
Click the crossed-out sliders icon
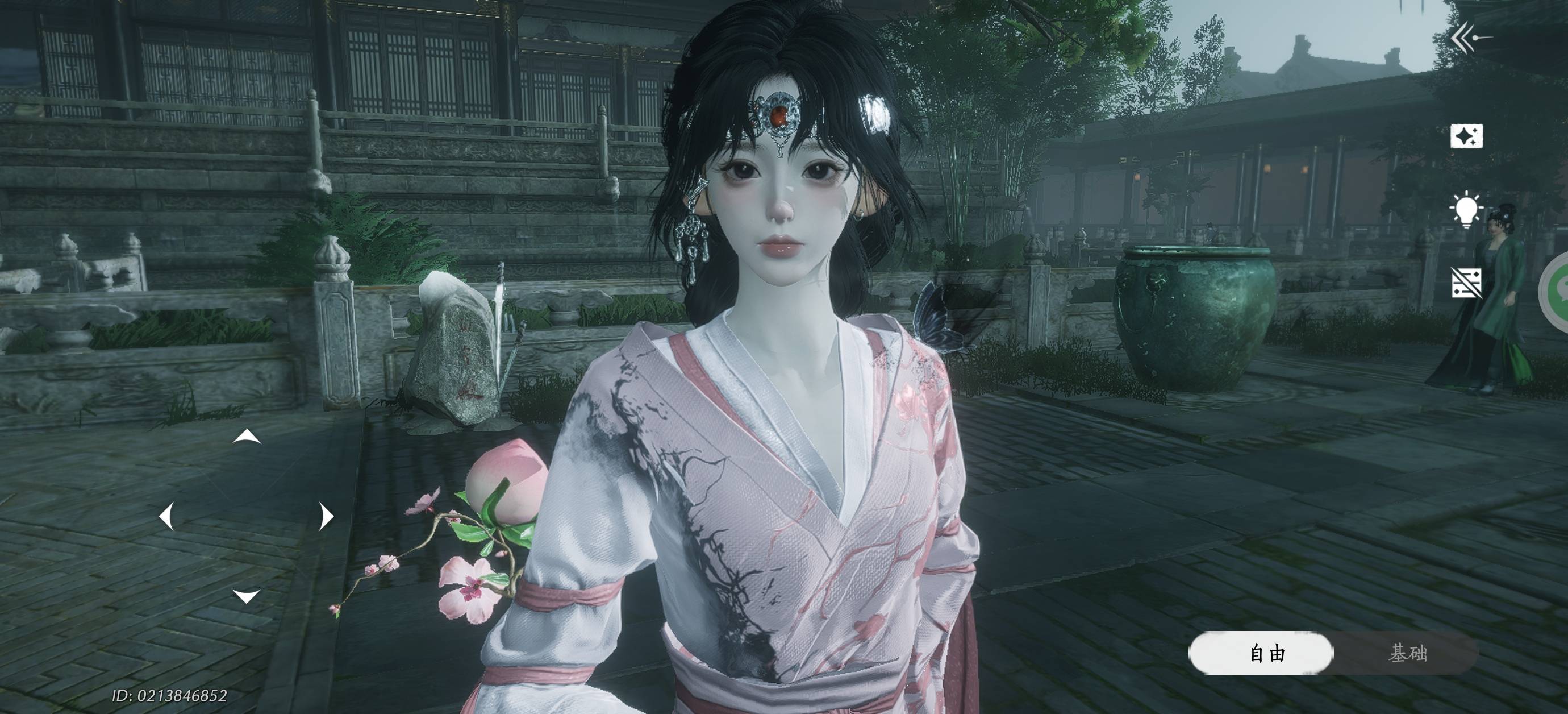pos(1466,283)
